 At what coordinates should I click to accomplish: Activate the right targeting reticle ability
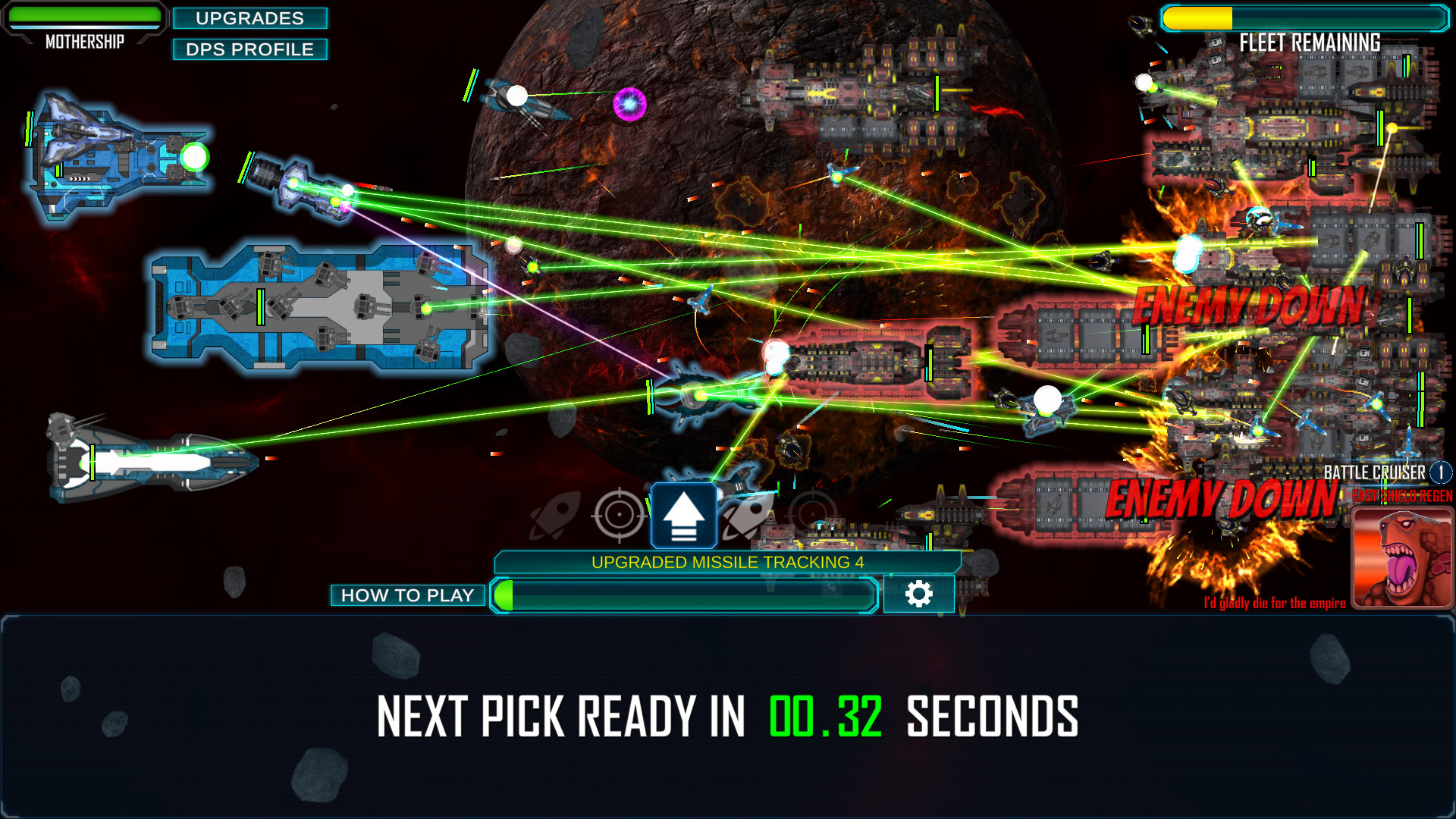point(813,514)
